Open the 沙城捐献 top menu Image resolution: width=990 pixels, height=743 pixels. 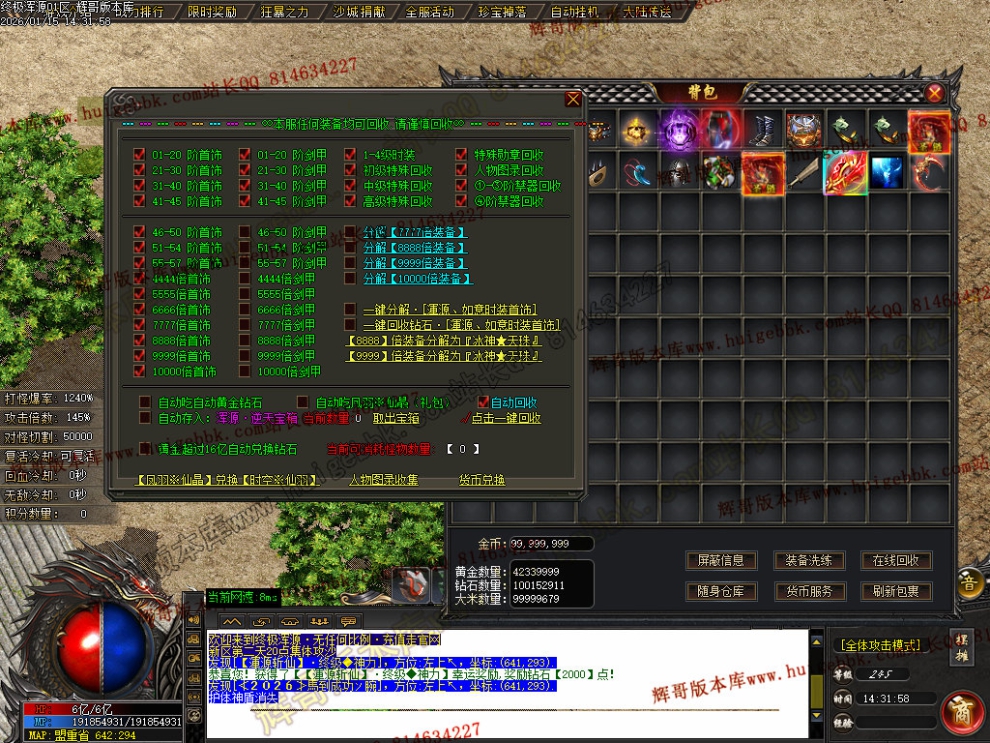(x=357, y=12)
